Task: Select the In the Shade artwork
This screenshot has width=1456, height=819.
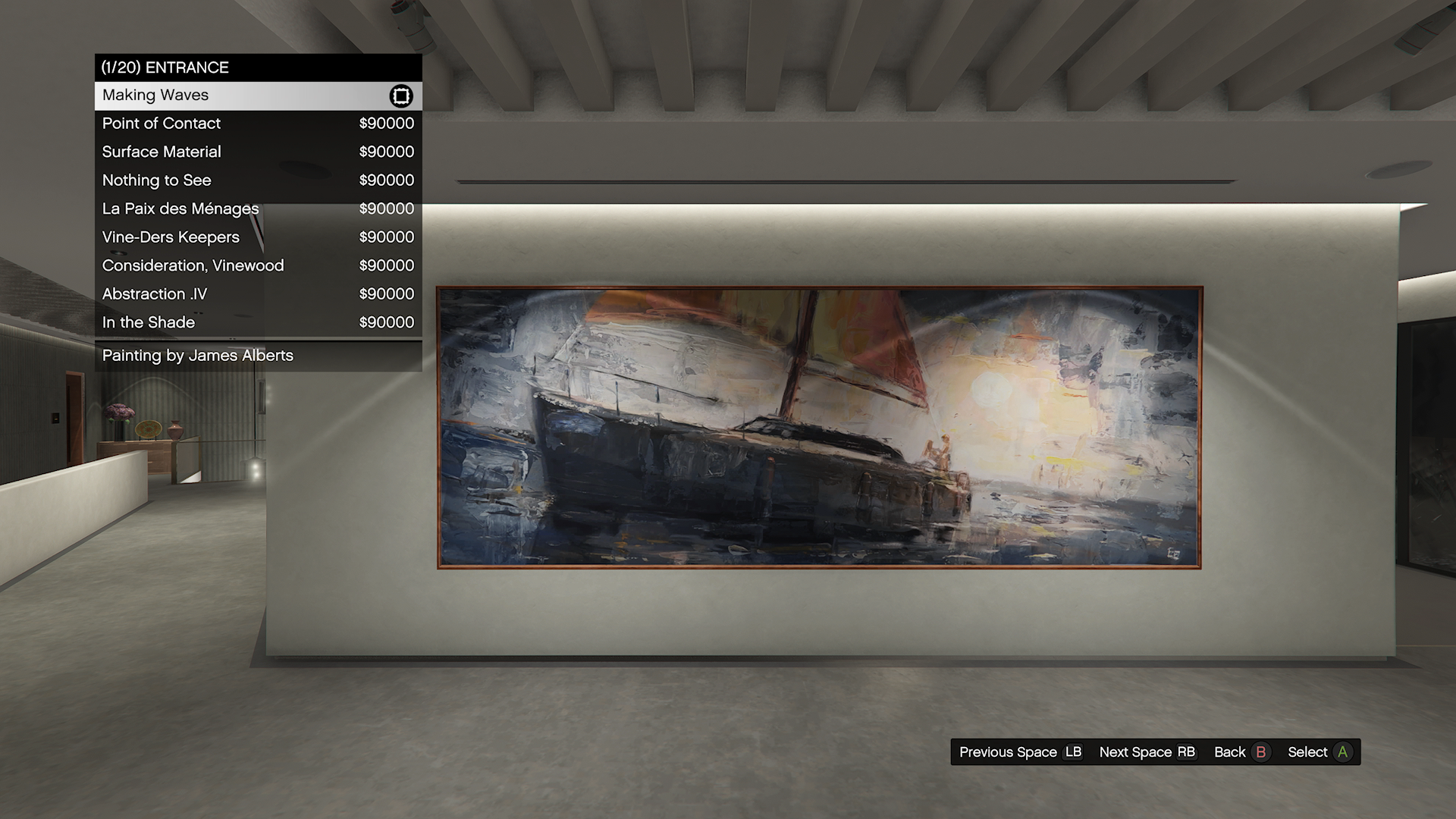Action: tap(258, 322)
